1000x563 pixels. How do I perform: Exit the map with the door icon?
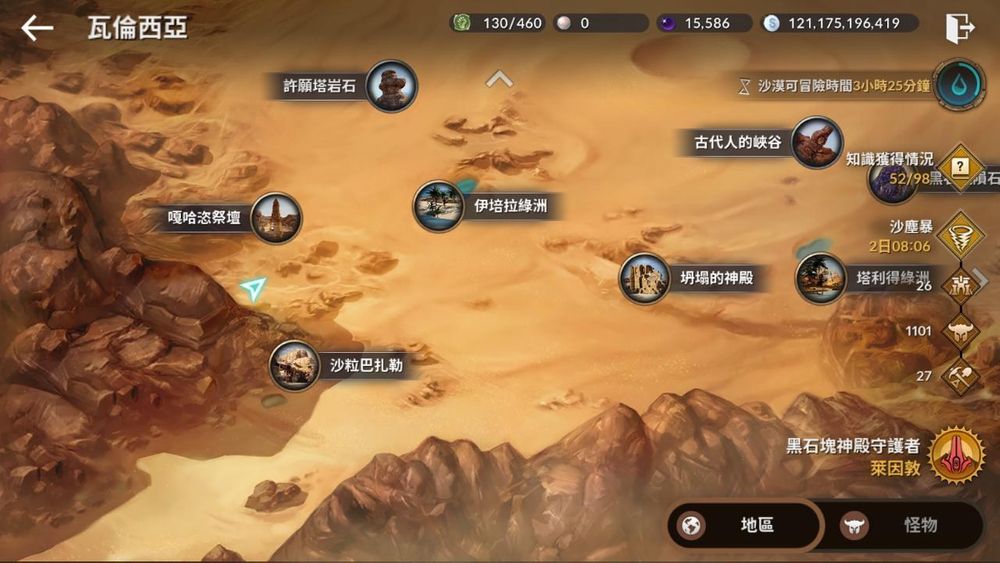pyautogui.click(x=959, y=28)
